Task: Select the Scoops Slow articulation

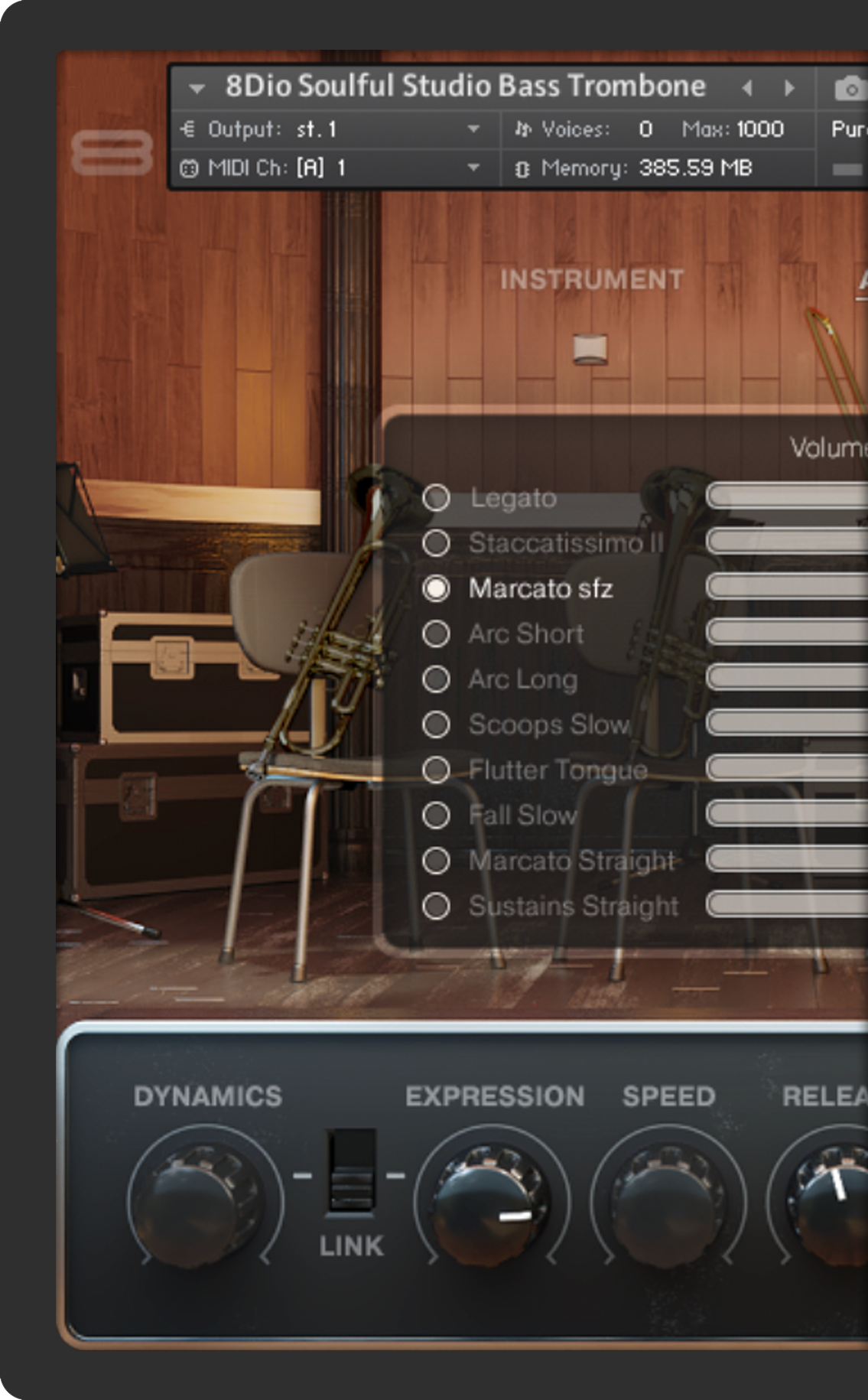Action: pos(436,724)
